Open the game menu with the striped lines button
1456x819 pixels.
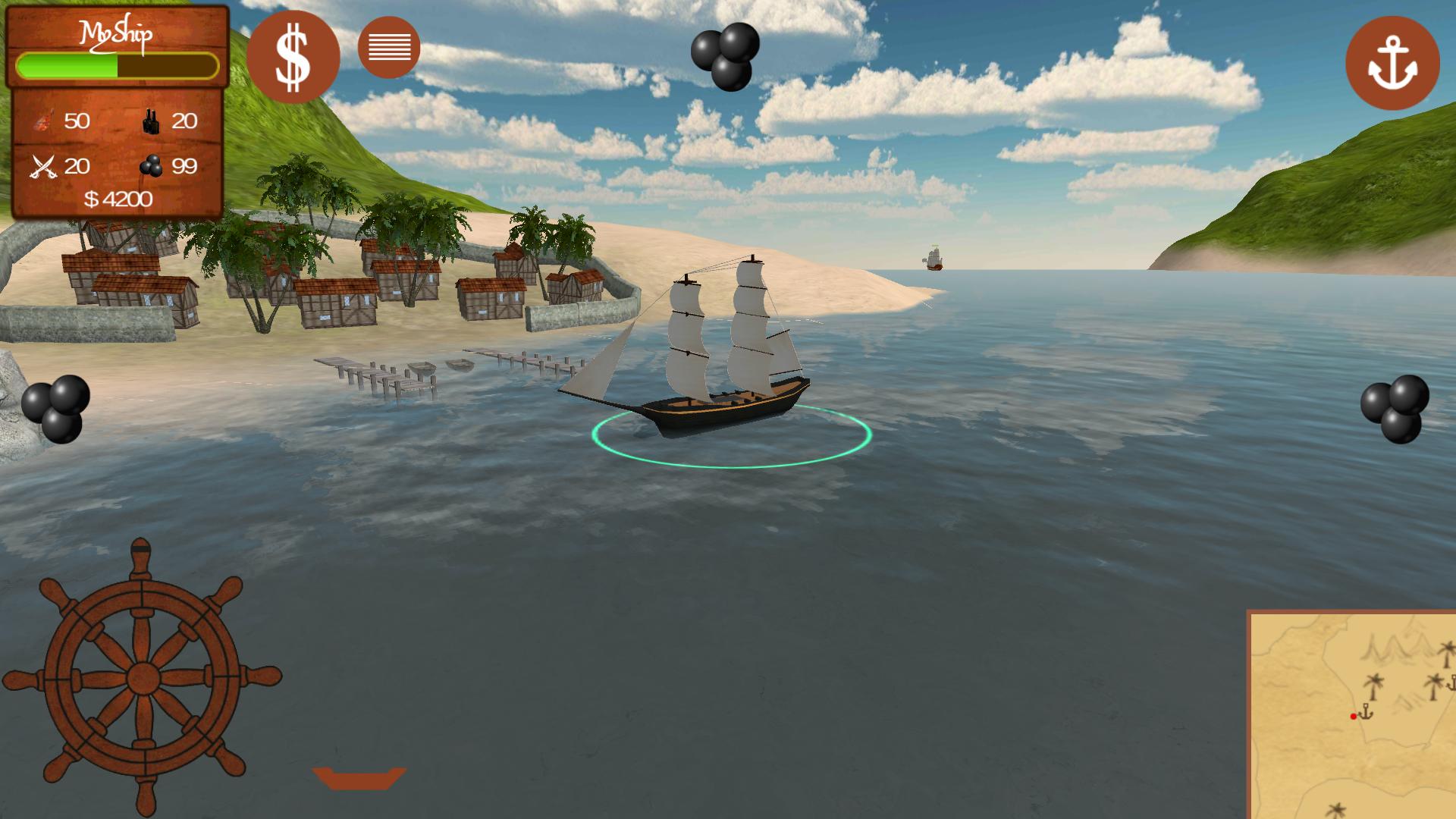(389, 48)
